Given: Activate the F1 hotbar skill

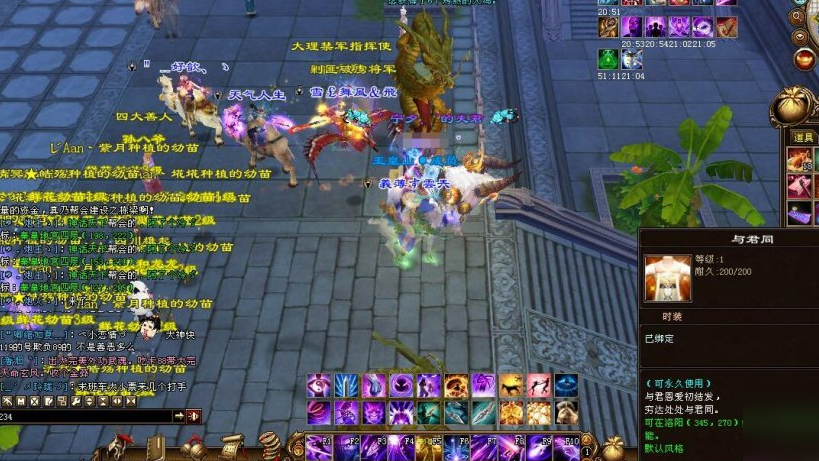Looking at the screenshot, I should (319, 446).
